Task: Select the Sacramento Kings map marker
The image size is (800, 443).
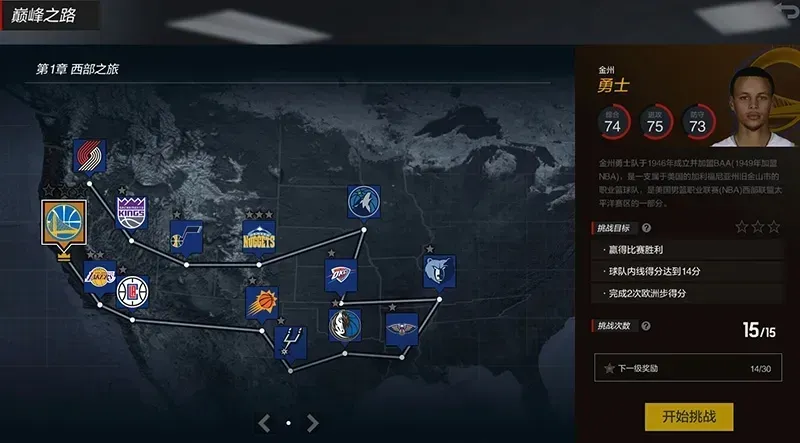Action: tap(131, 212)
